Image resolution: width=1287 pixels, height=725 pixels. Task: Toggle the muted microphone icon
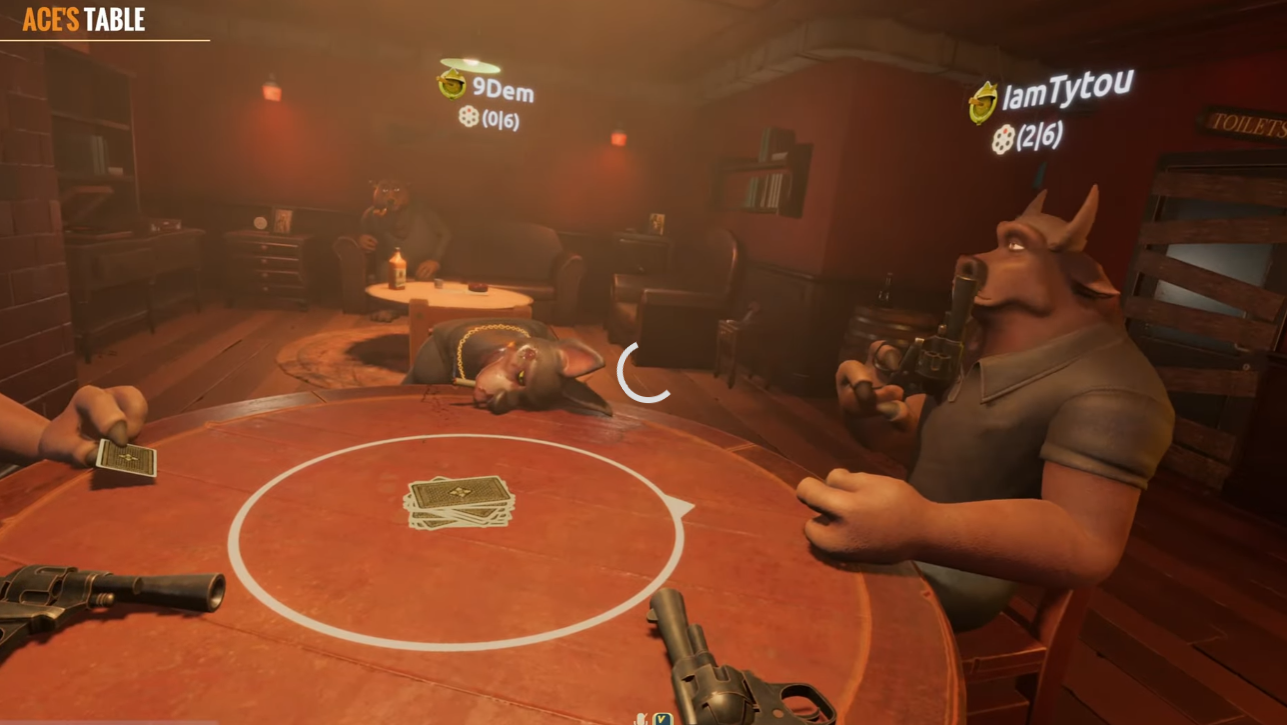pyautogui.click(x=642, y=718)
